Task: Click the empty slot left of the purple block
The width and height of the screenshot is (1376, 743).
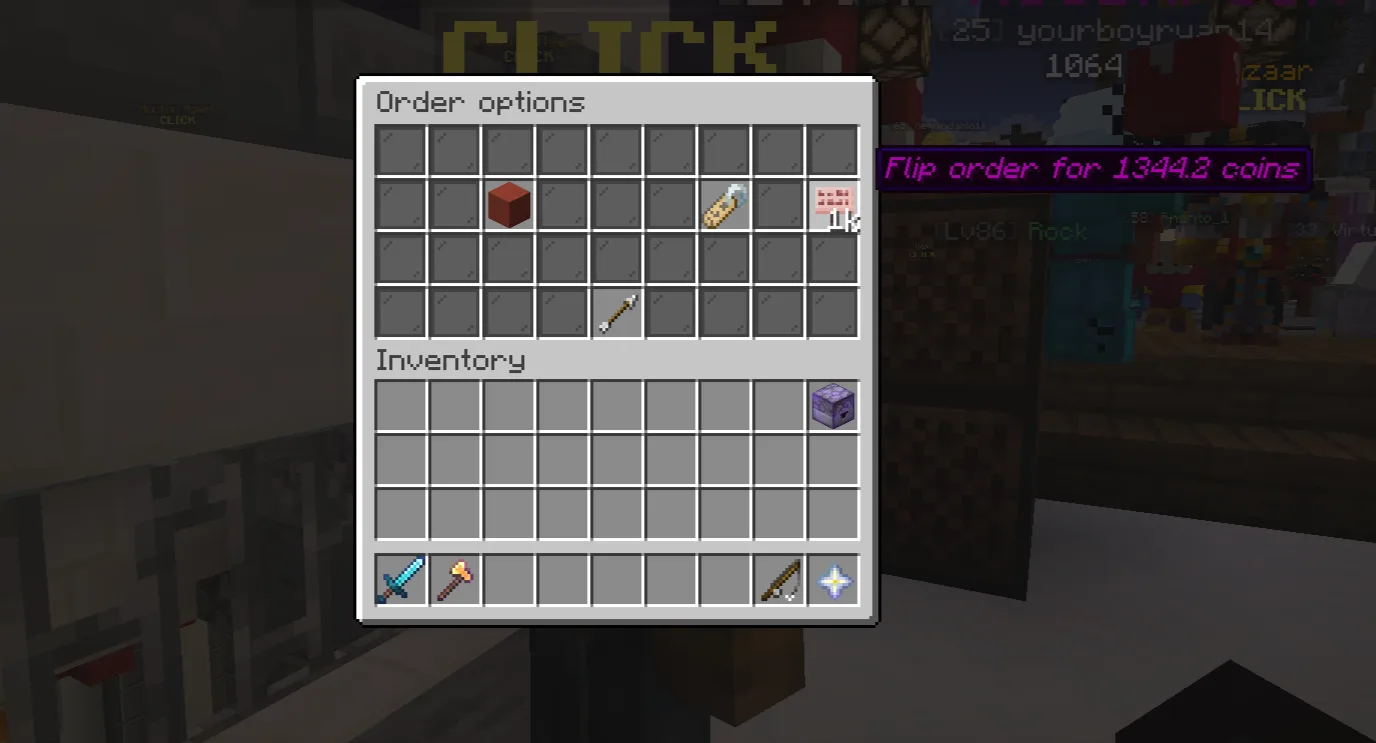Action: [x=778, y=405]
